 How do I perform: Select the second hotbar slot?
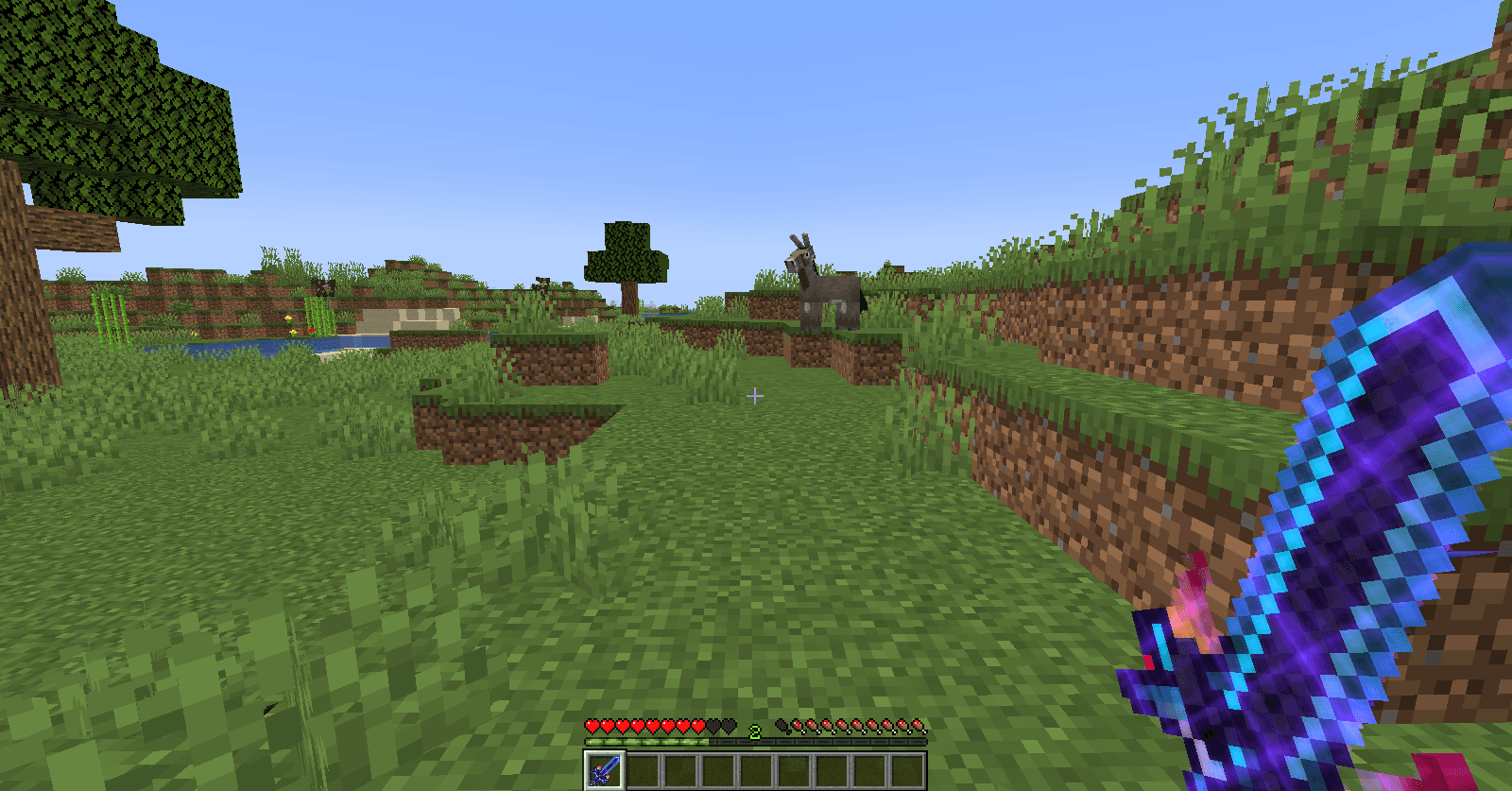[x=644, y=769]
